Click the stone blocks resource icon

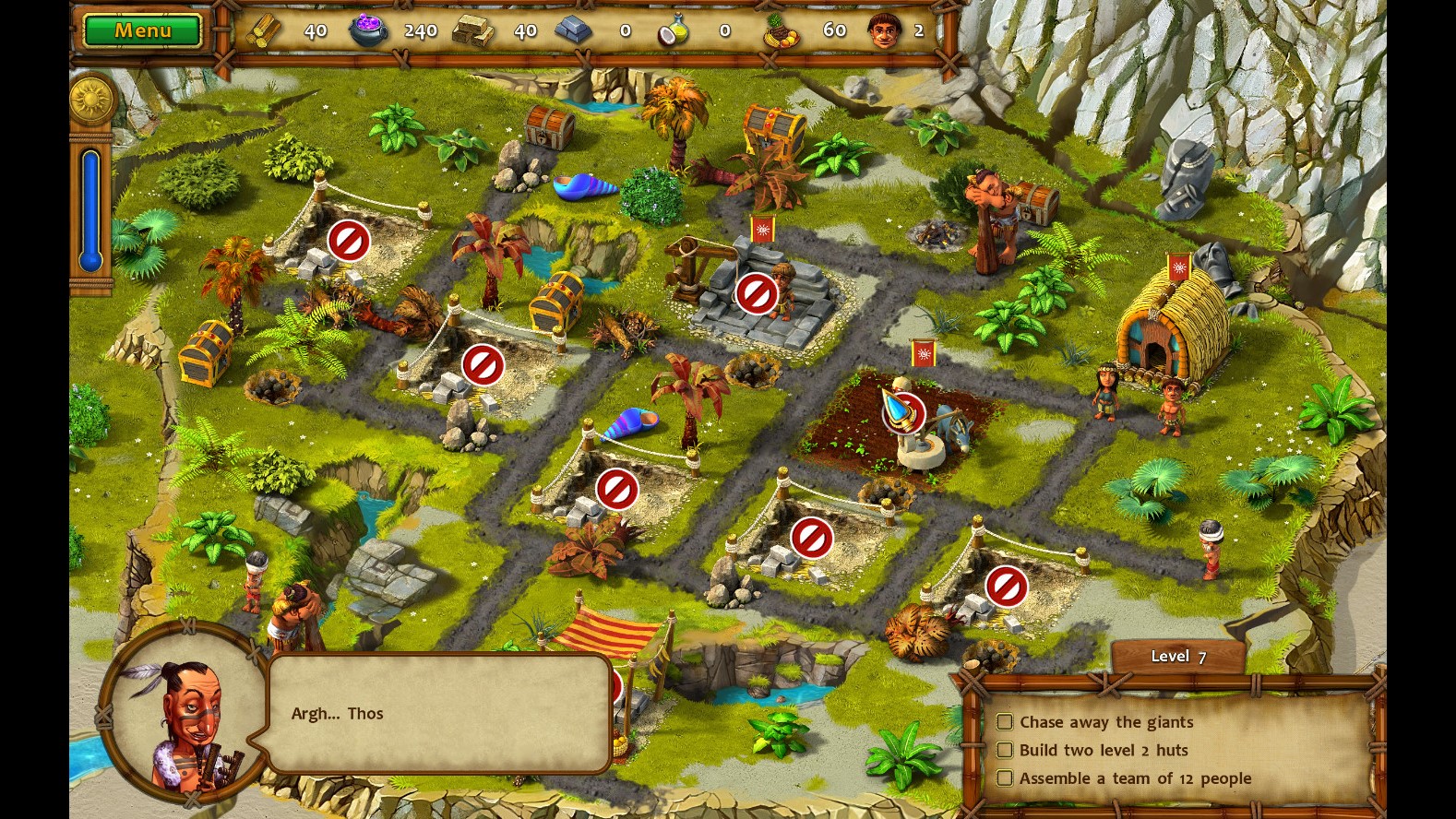[472, 30]
